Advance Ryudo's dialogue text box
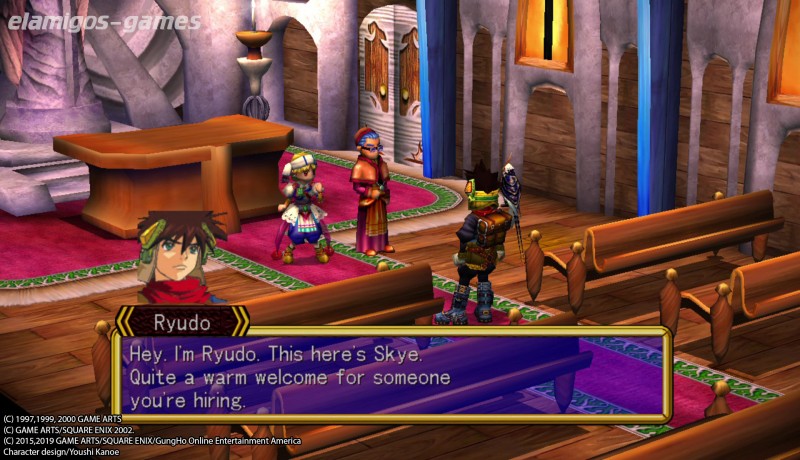Viewport: 800px width, 460px height. point(391,375)
